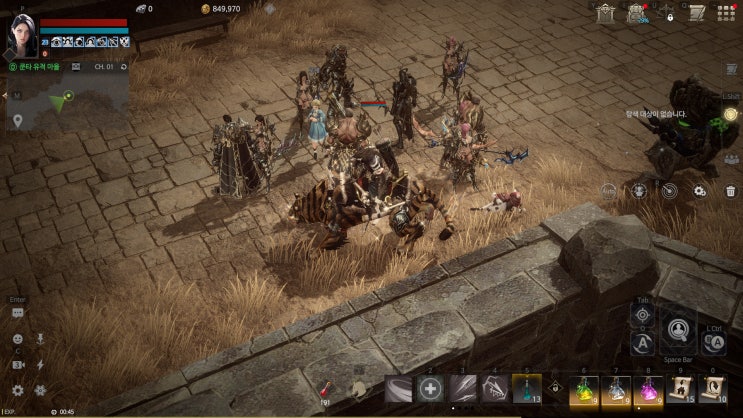Toggle the Auto battle button
The image size is (743, 418).
point(609,188)
